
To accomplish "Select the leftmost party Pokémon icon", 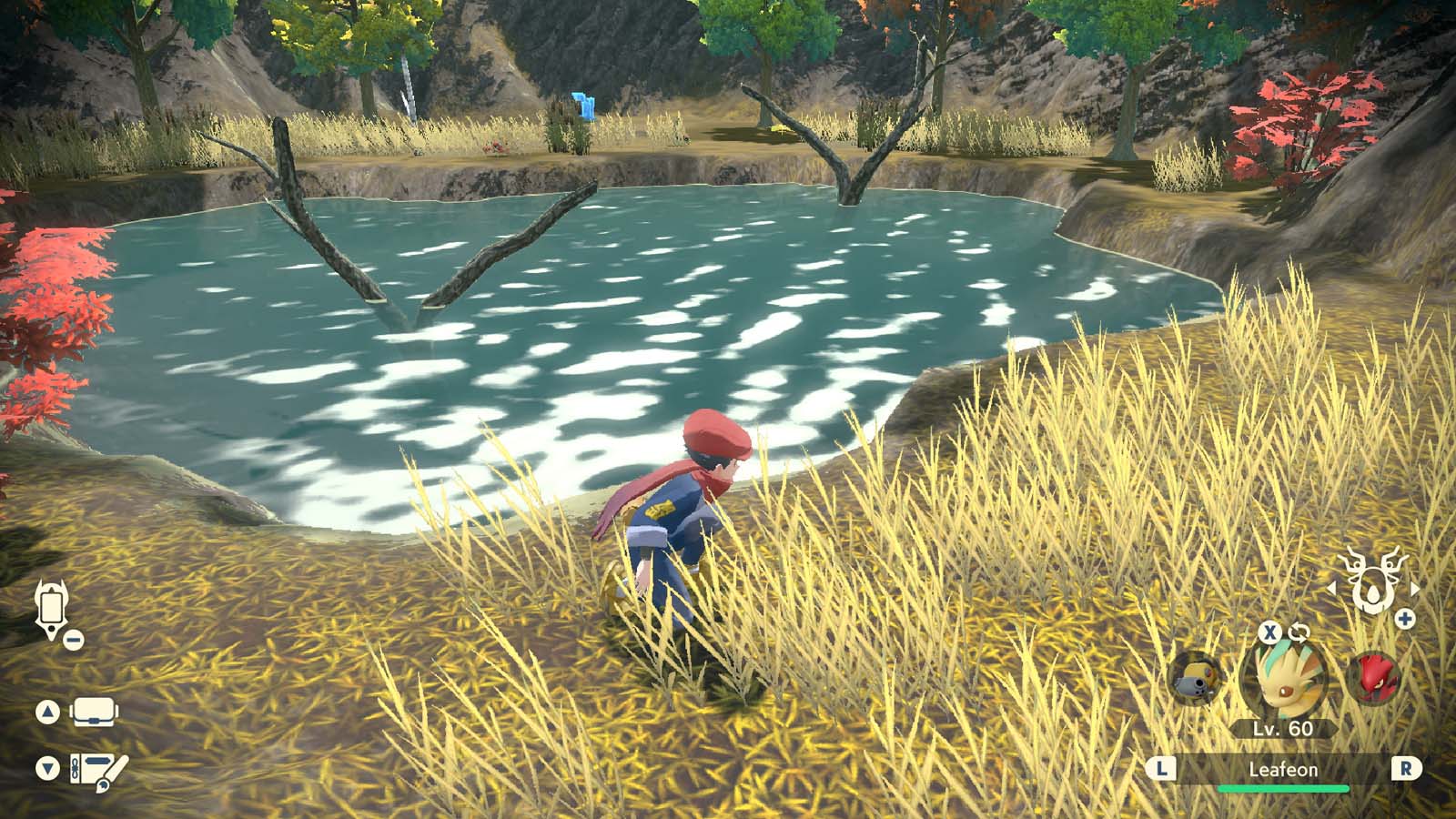I will (x=1195, y=680).
